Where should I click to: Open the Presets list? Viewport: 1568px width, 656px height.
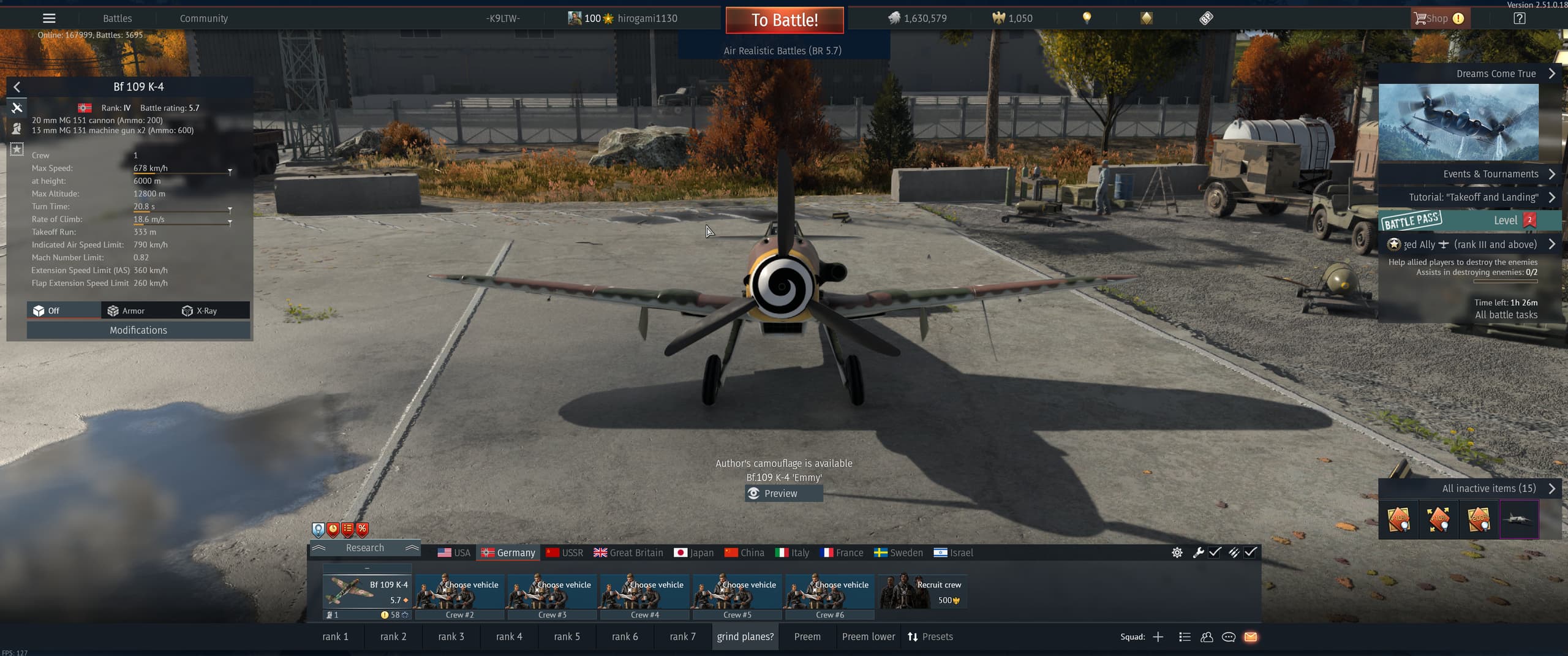[x=930, y=636]
